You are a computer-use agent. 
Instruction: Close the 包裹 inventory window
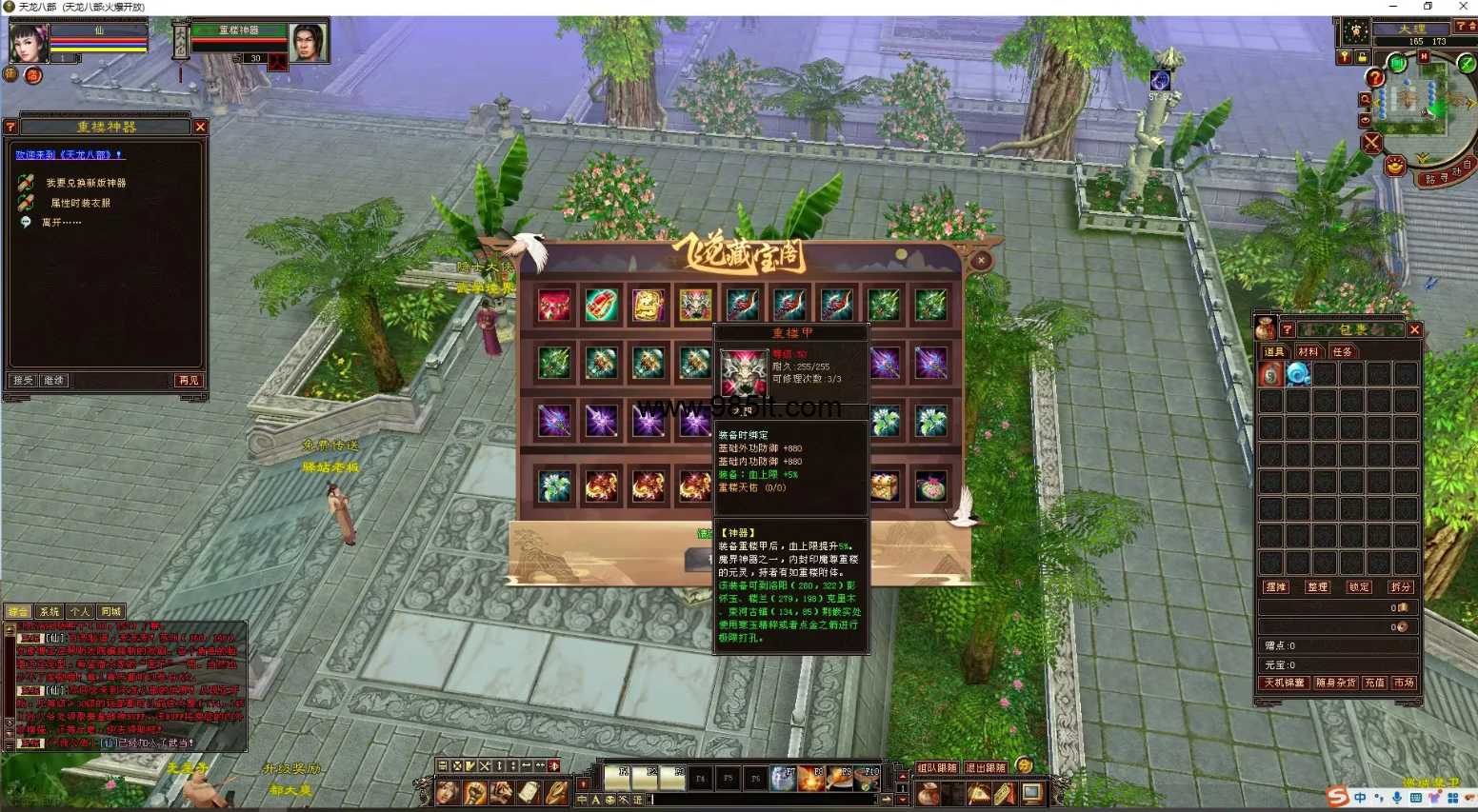[1414, 330]
